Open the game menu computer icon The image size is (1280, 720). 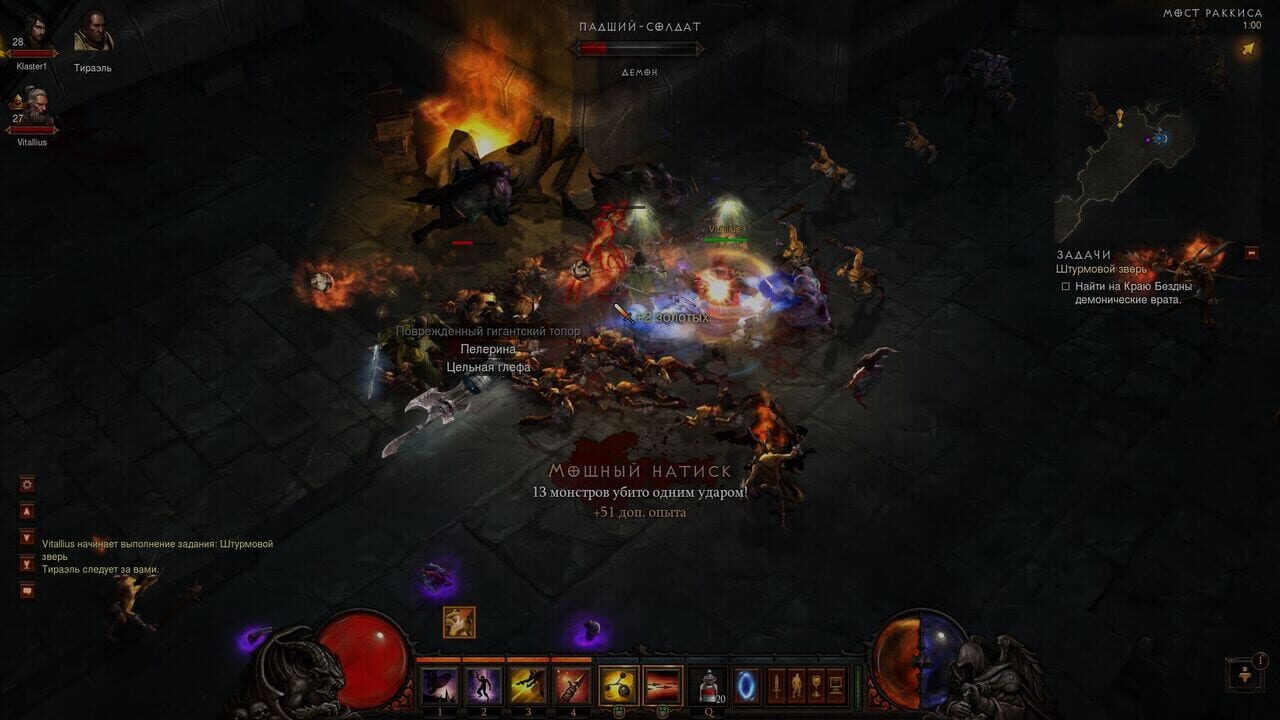pos(835,685)
